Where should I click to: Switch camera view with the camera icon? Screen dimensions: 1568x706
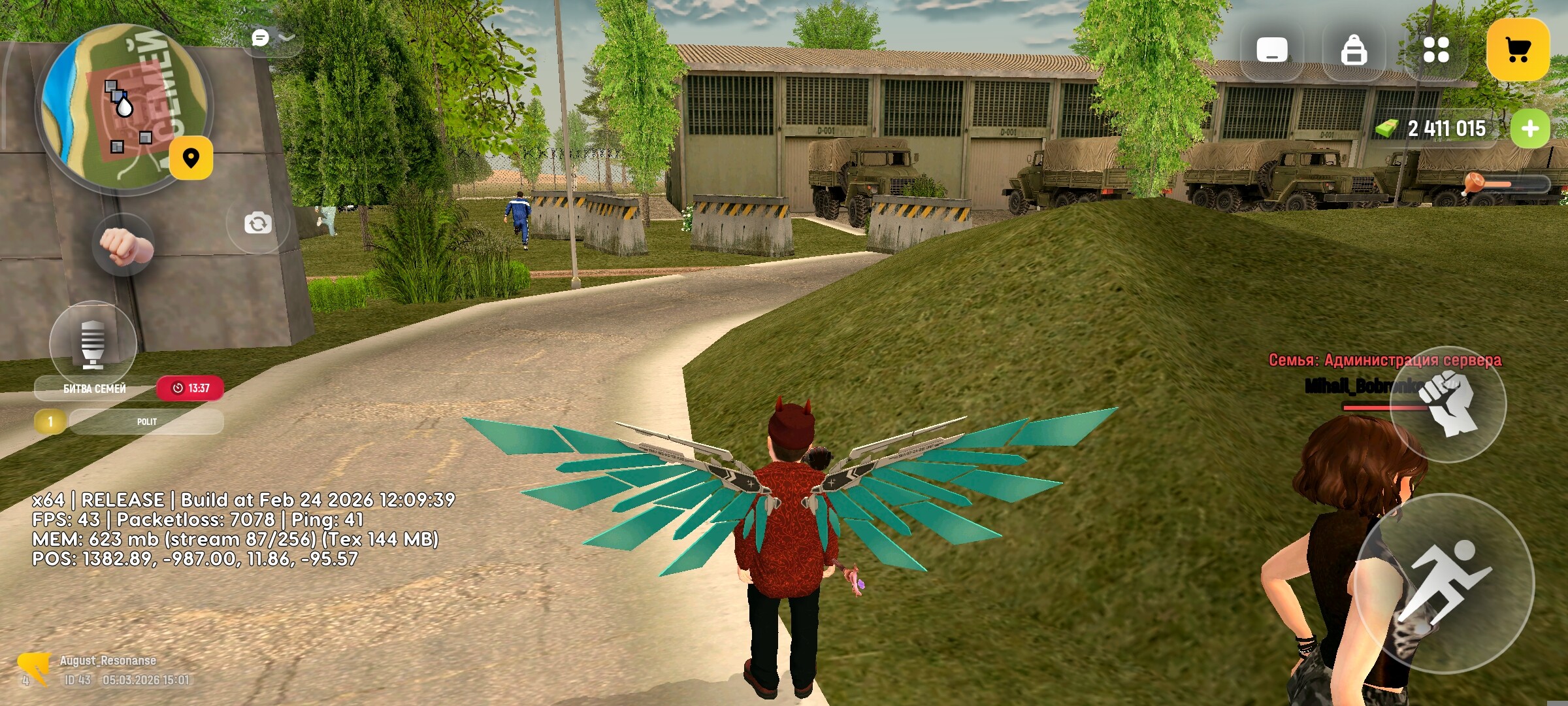257,224
